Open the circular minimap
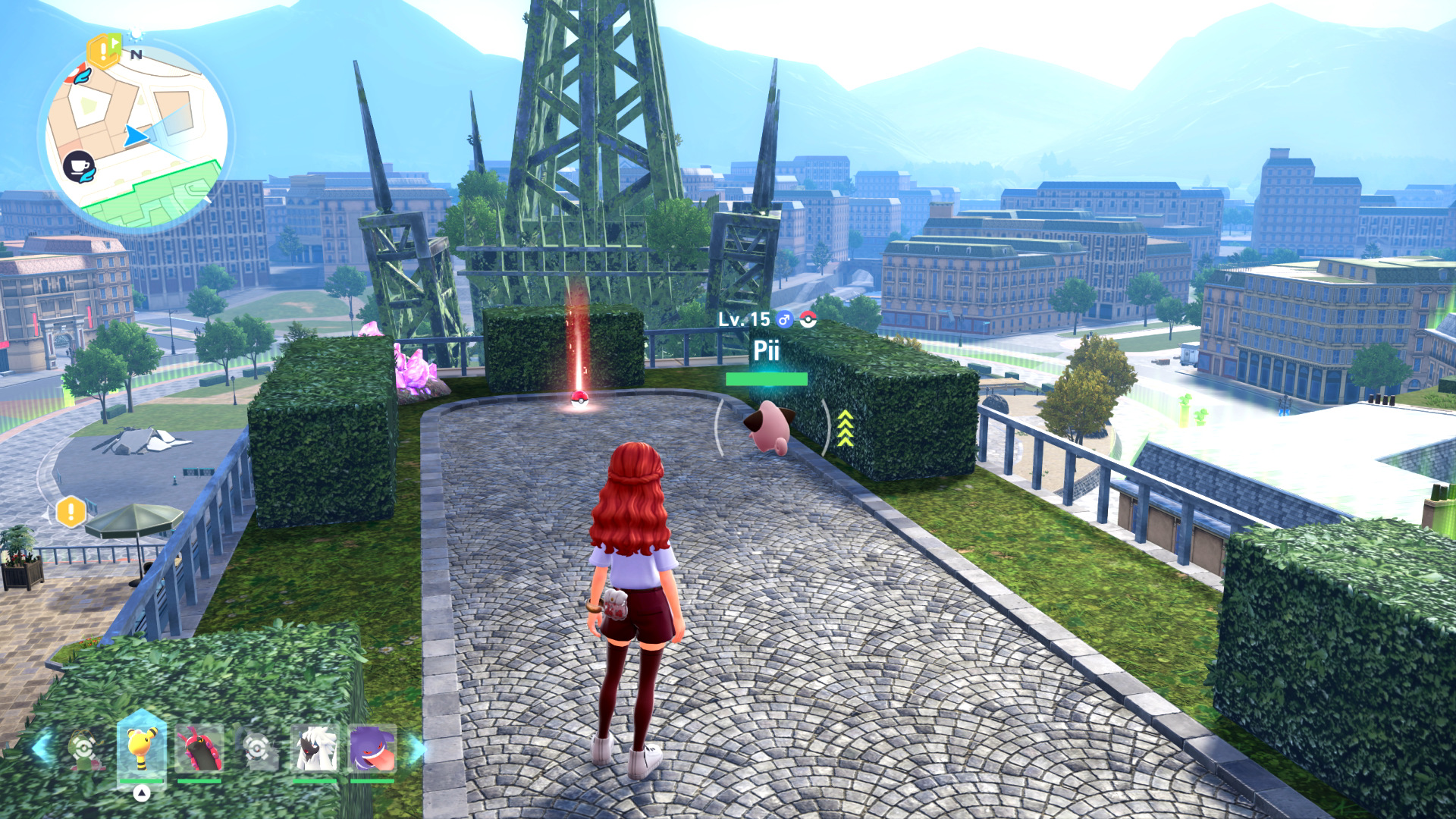 pos(136,136)
